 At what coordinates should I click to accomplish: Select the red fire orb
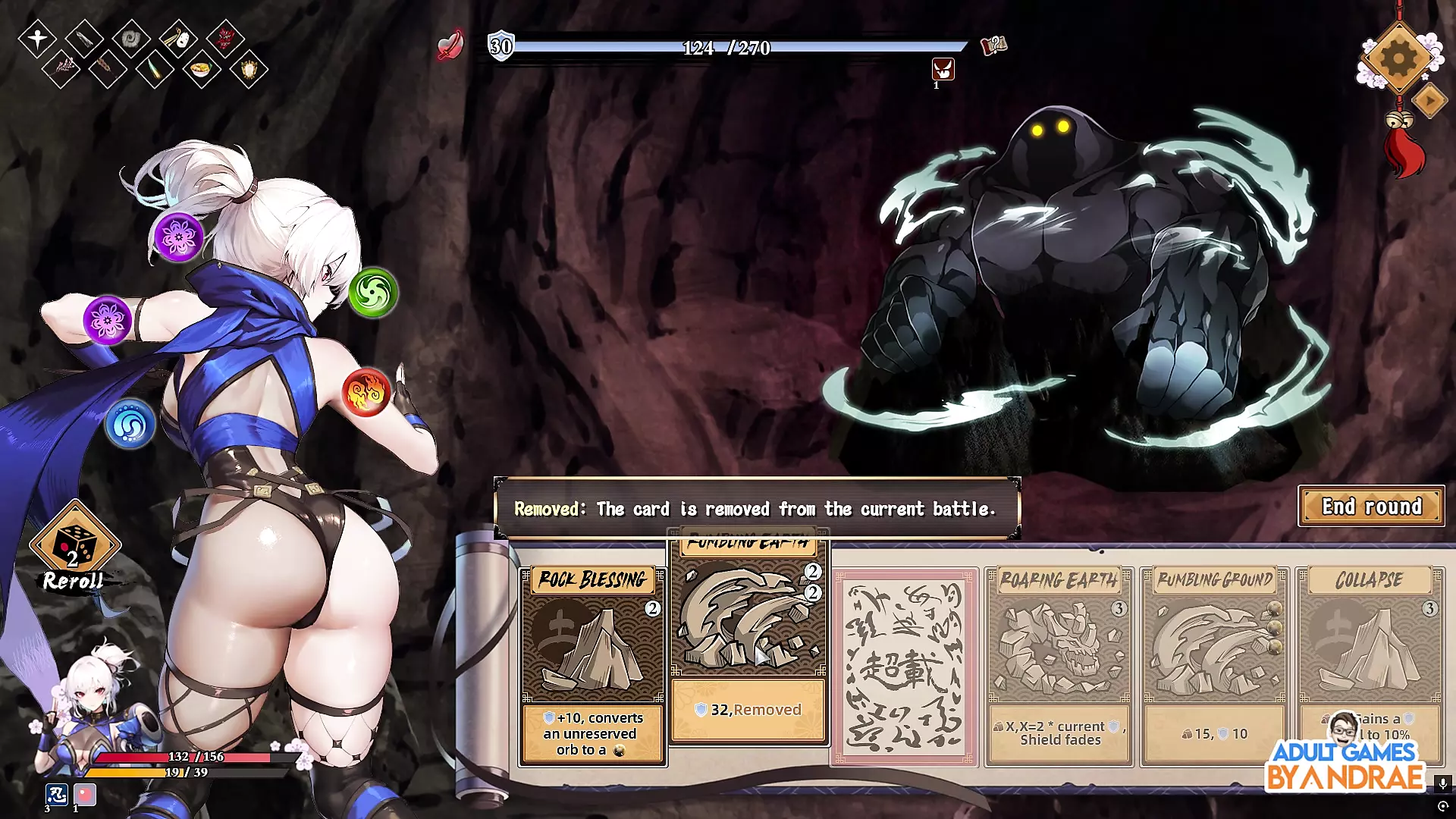pyautogui.click(x=366, y=392)
